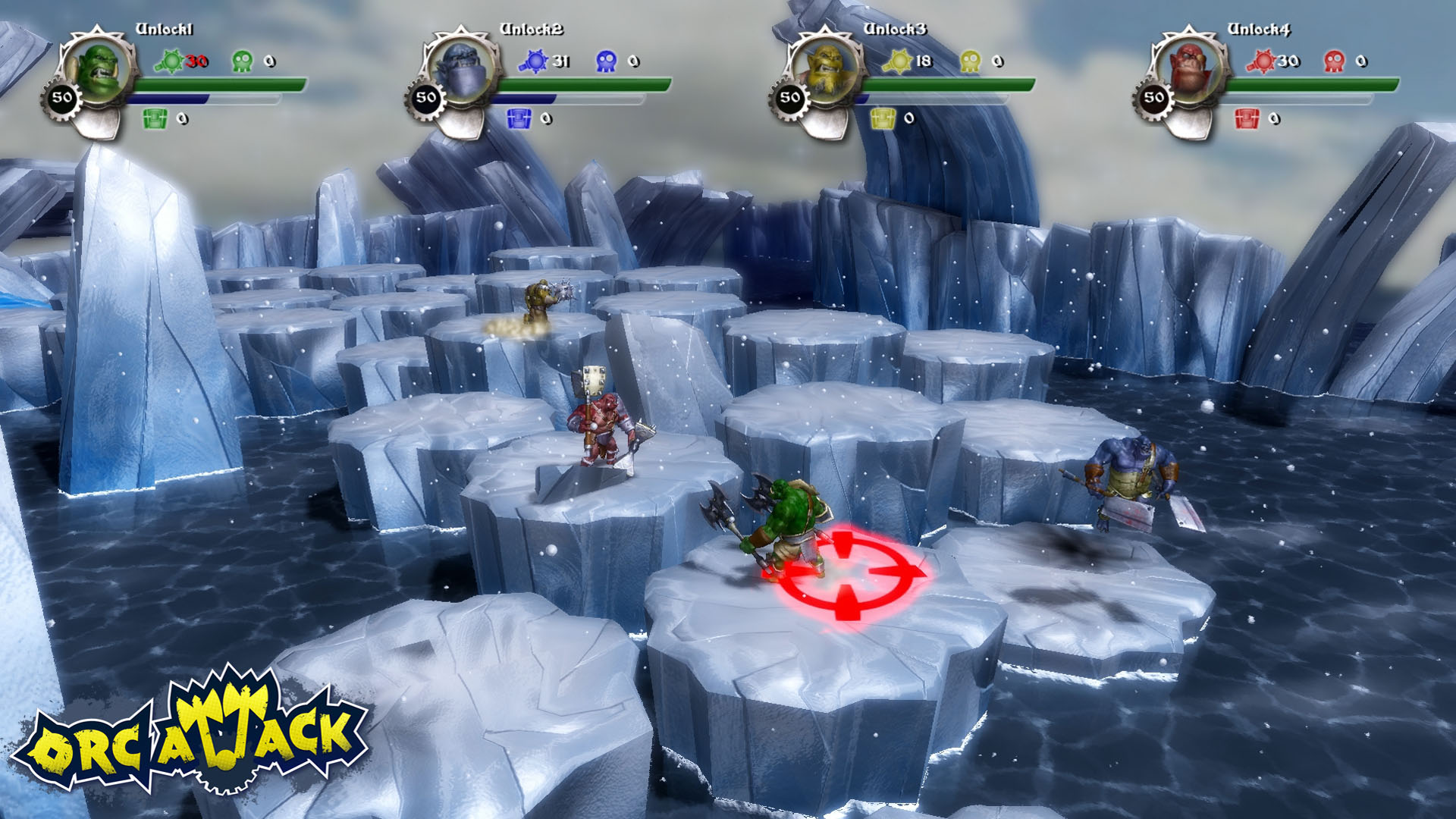Screen dimensions: 1456x819
Task: Click the red chest icon in Unlock4's panel
Action: 1246,119
